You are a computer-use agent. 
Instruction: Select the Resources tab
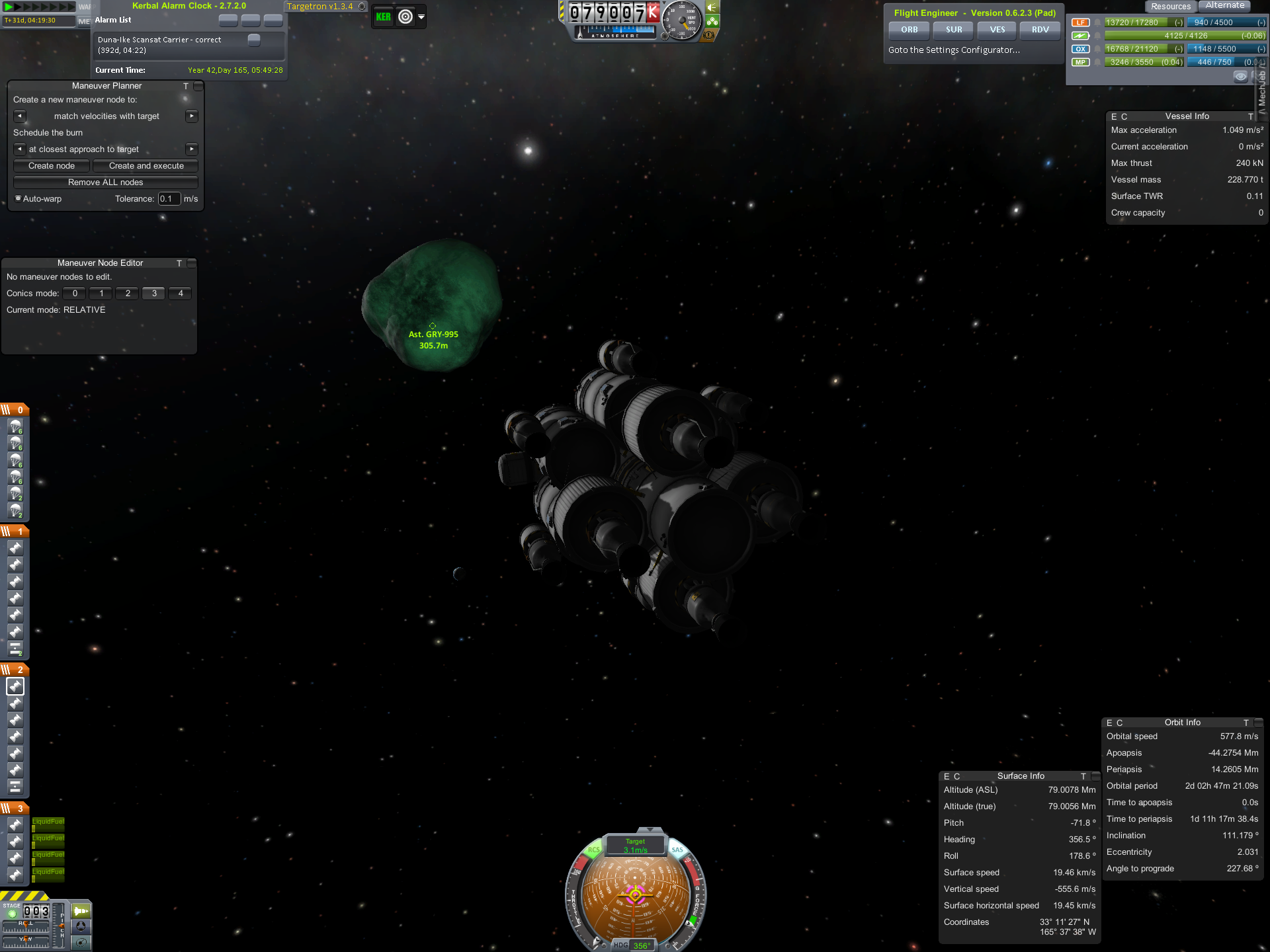1170,7
